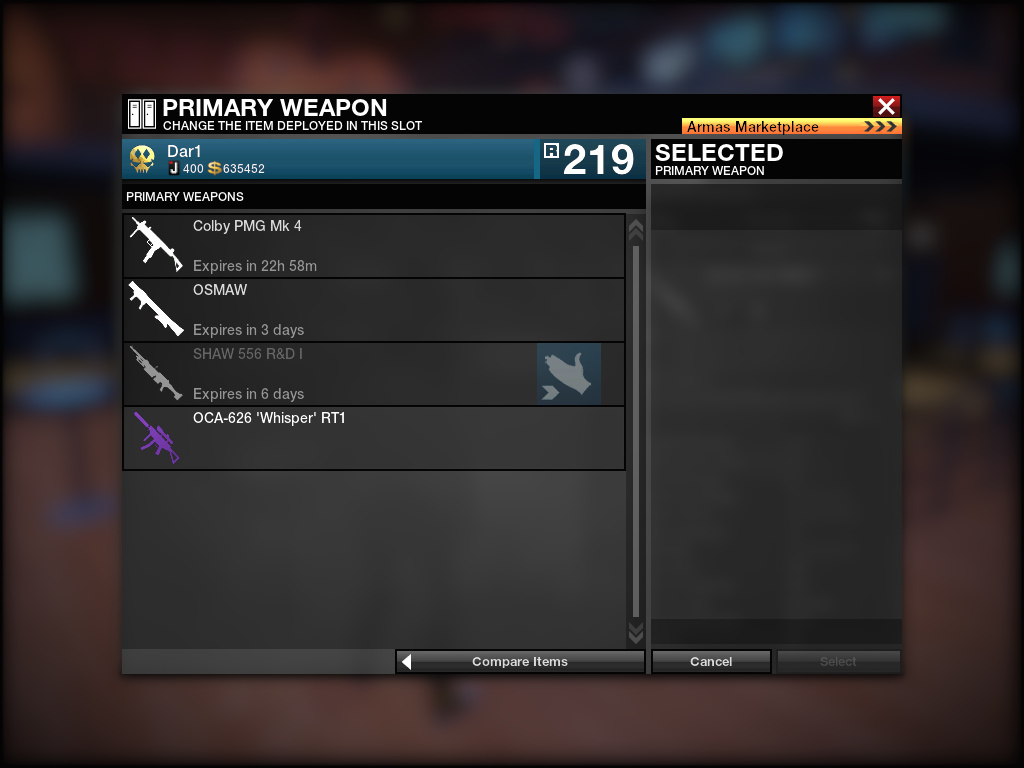Click the weapon list scroll-up arrow
This screenshot has height=768, width=1024.
coord(635,230)
